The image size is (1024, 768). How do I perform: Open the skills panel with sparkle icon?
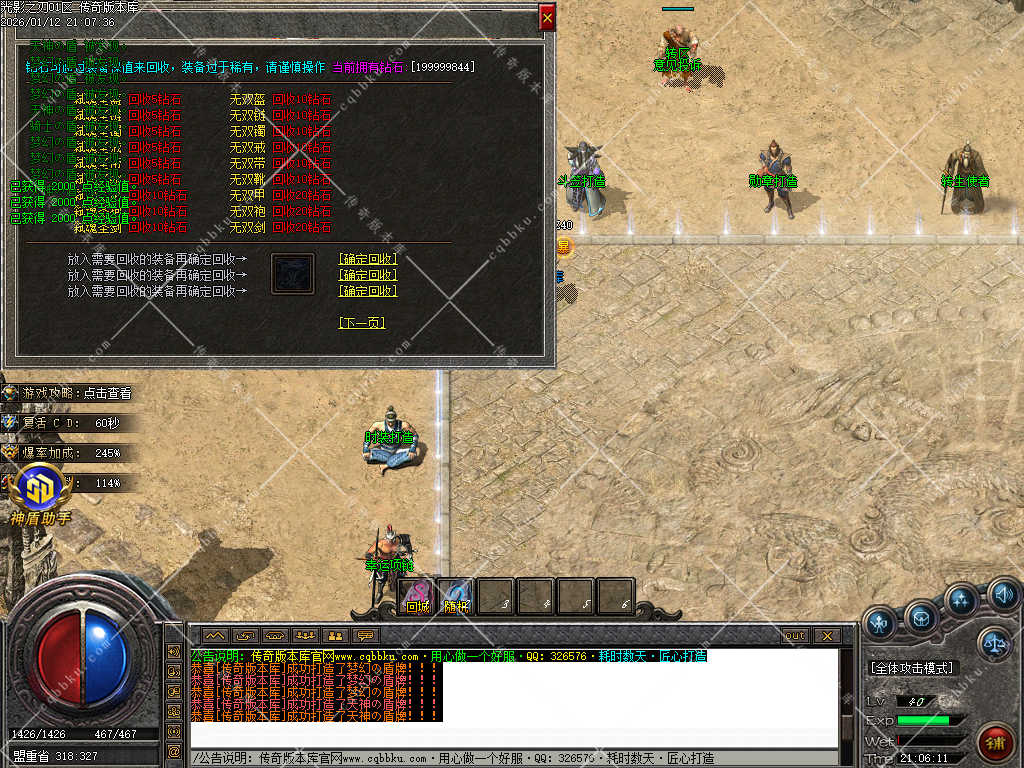tap(961, 601)
